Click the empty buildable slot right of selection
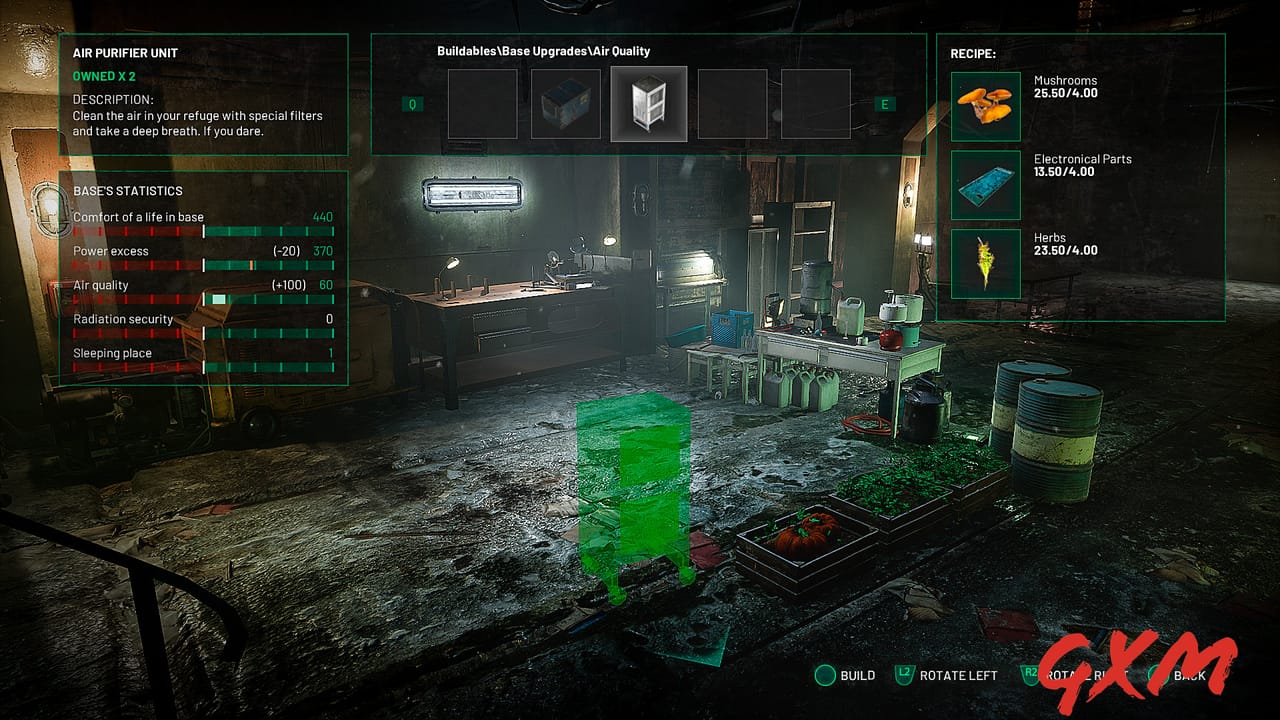 (x=732, y=103)
